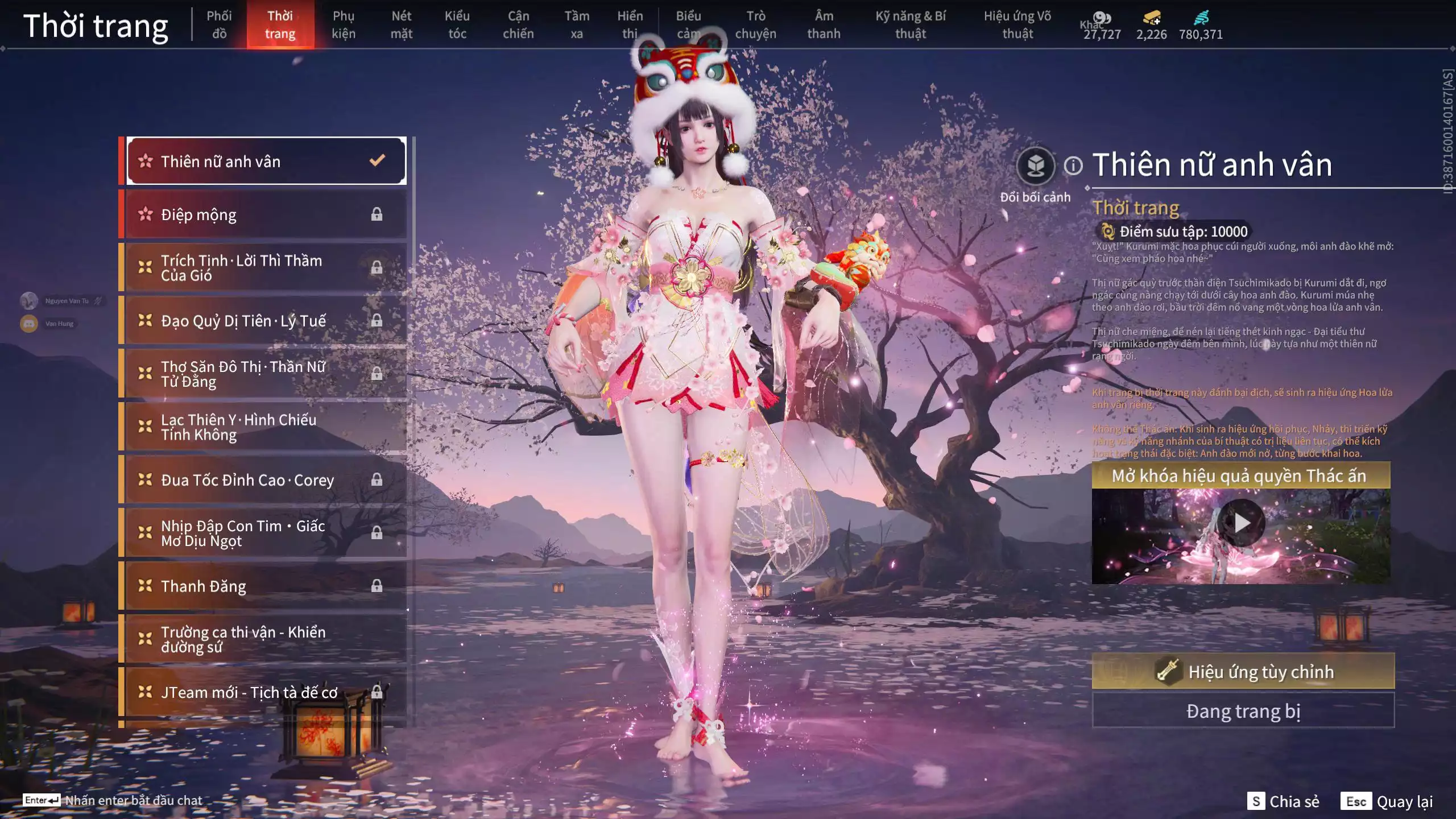
Task: Switch to the Phụ kiện tab
Action: pos(344,24)
